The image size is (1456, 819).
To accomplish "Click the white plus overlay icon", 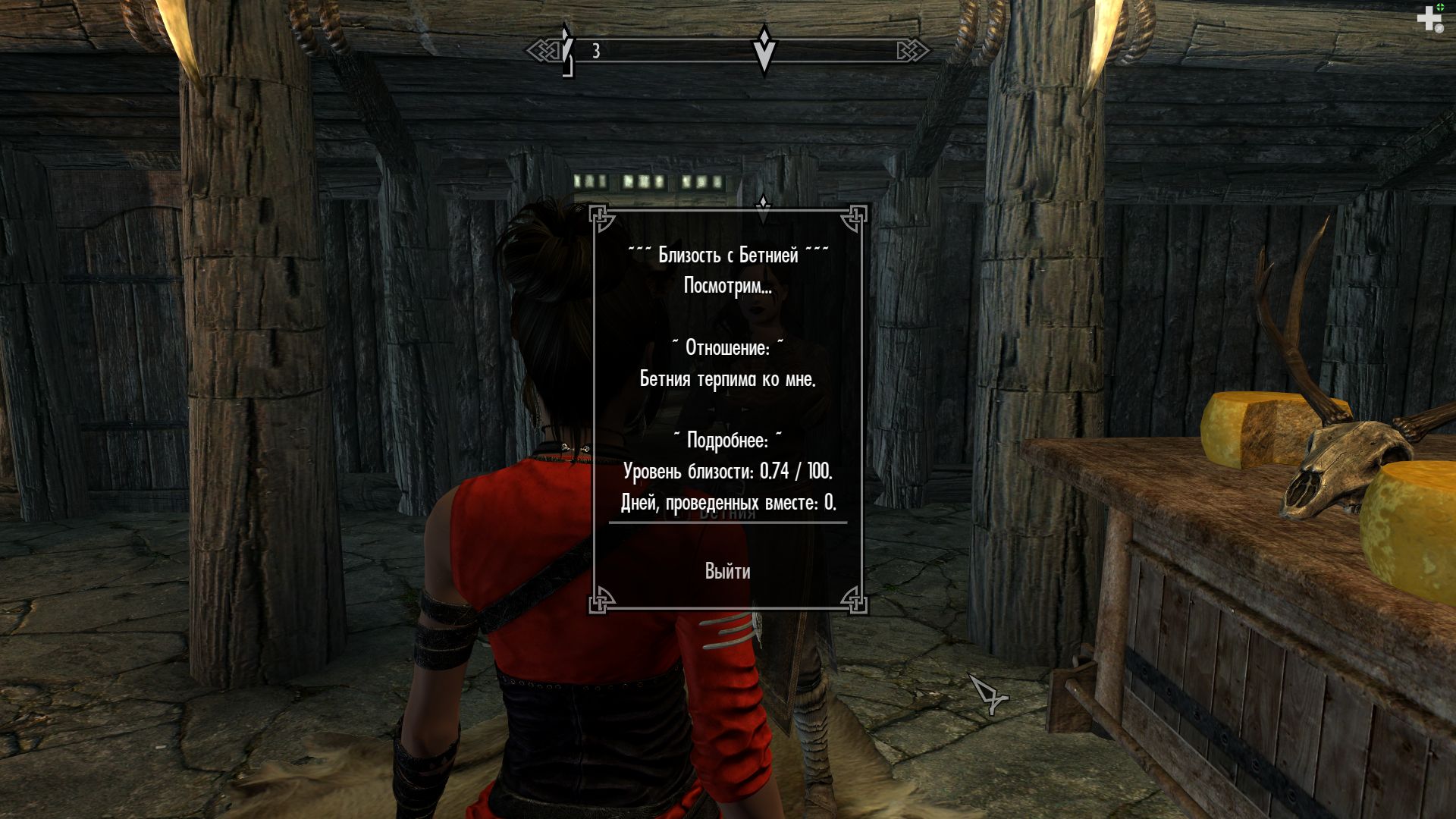I will (1429, 19).
